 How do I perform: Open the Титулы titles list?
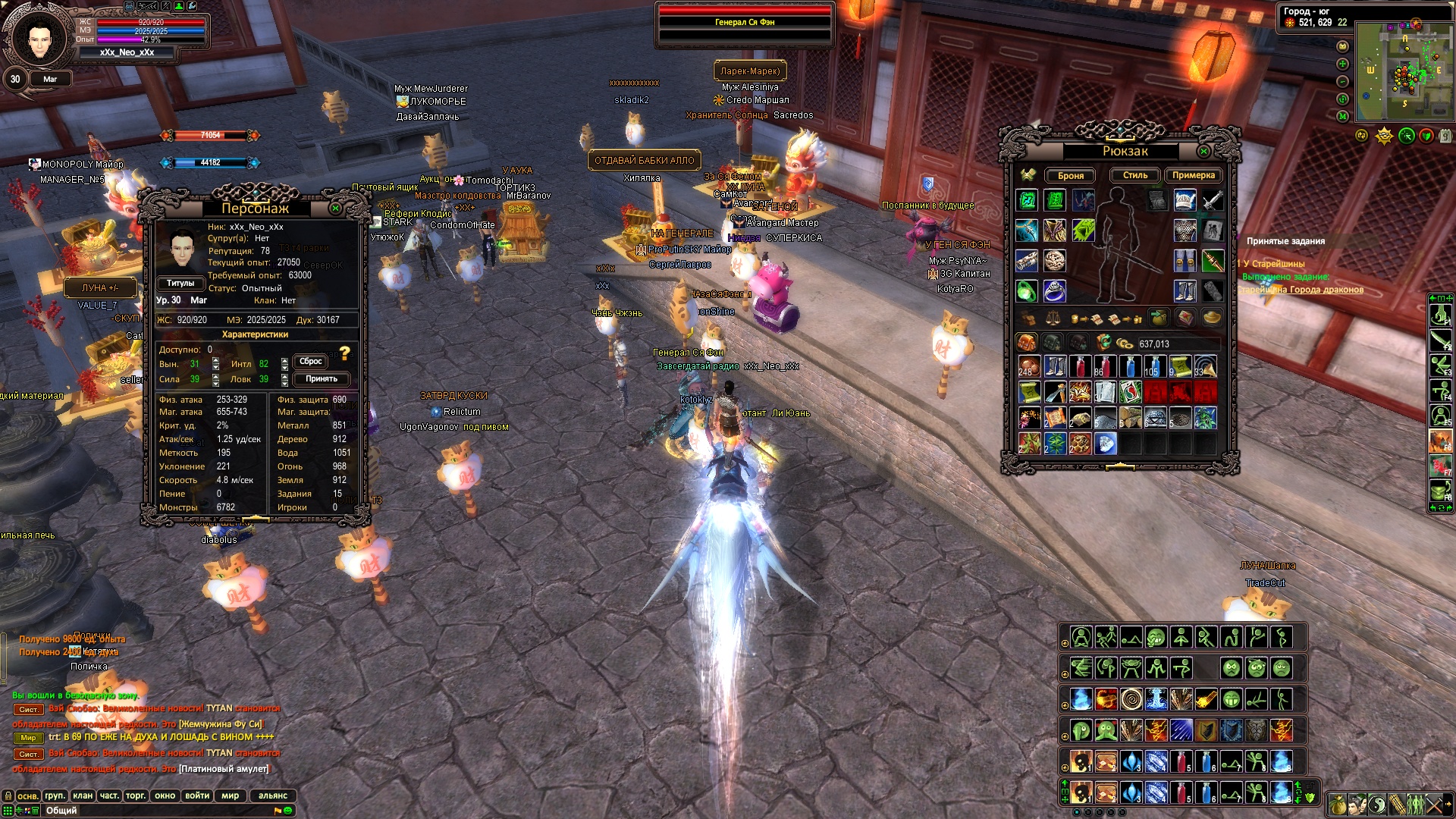(180, 283)
